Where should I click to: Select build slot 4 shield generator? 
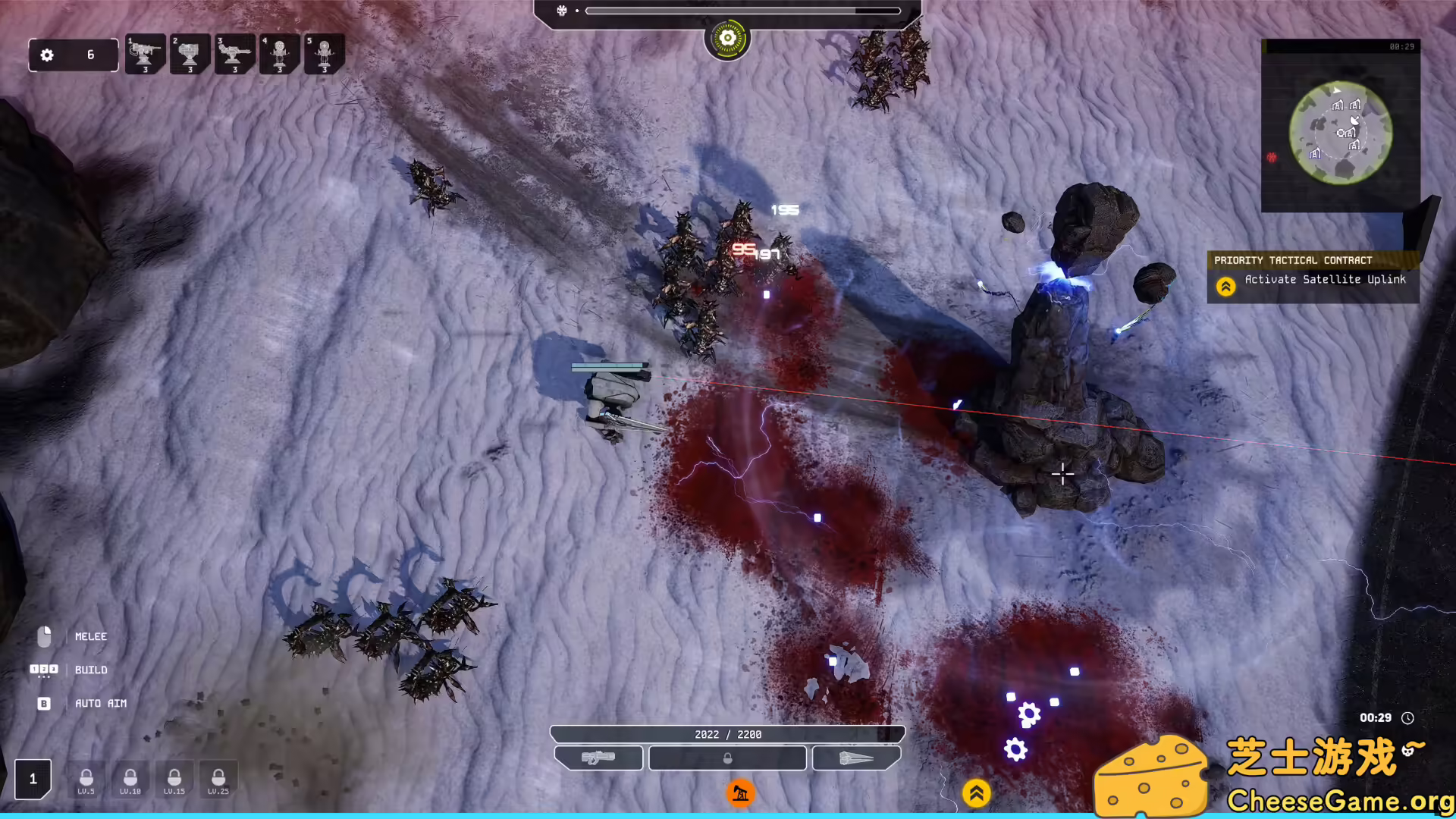[x=279, y=53]
